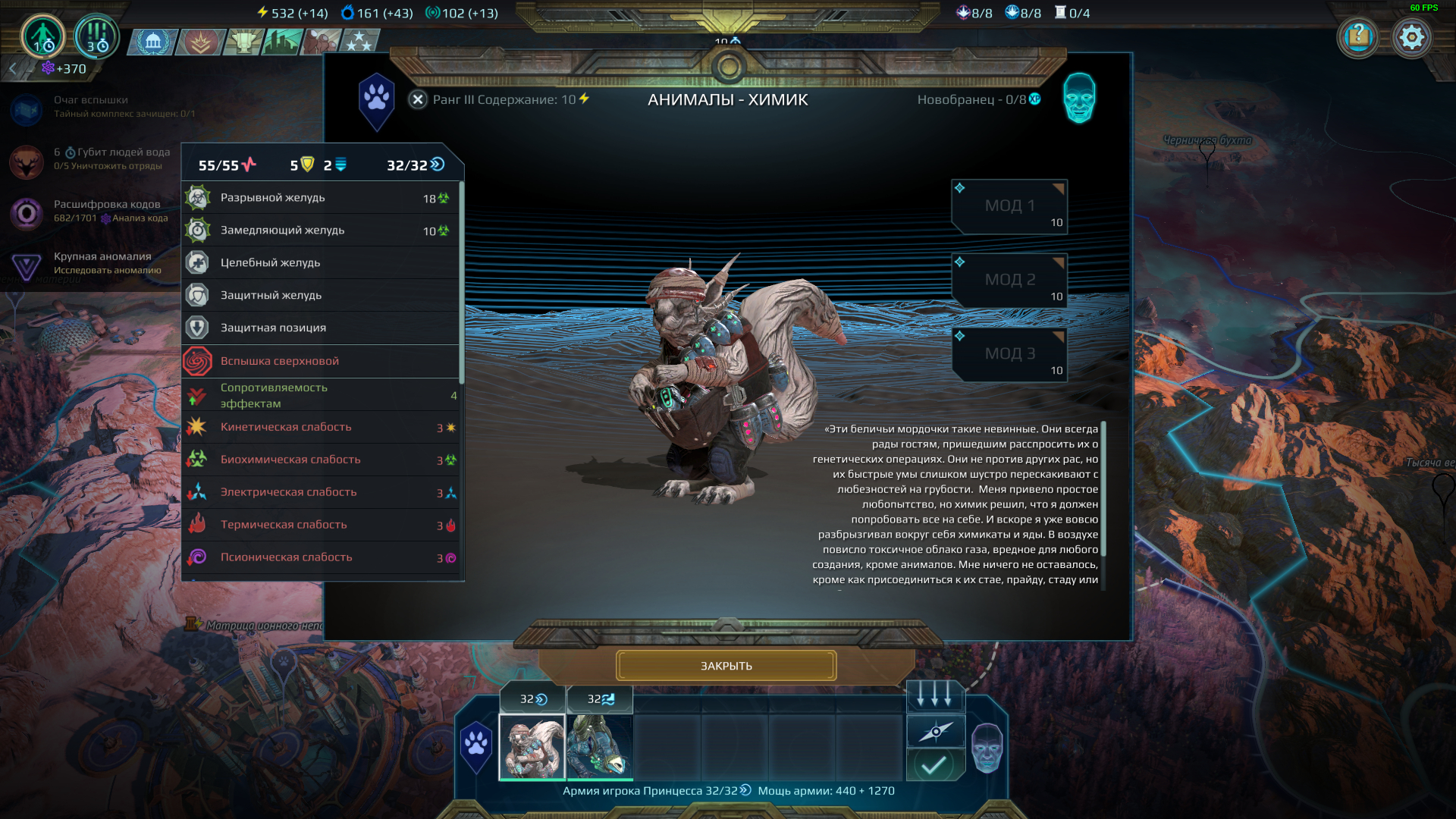
Task: Show the Защитная позиция ability
Action: [x=320, y=328]
